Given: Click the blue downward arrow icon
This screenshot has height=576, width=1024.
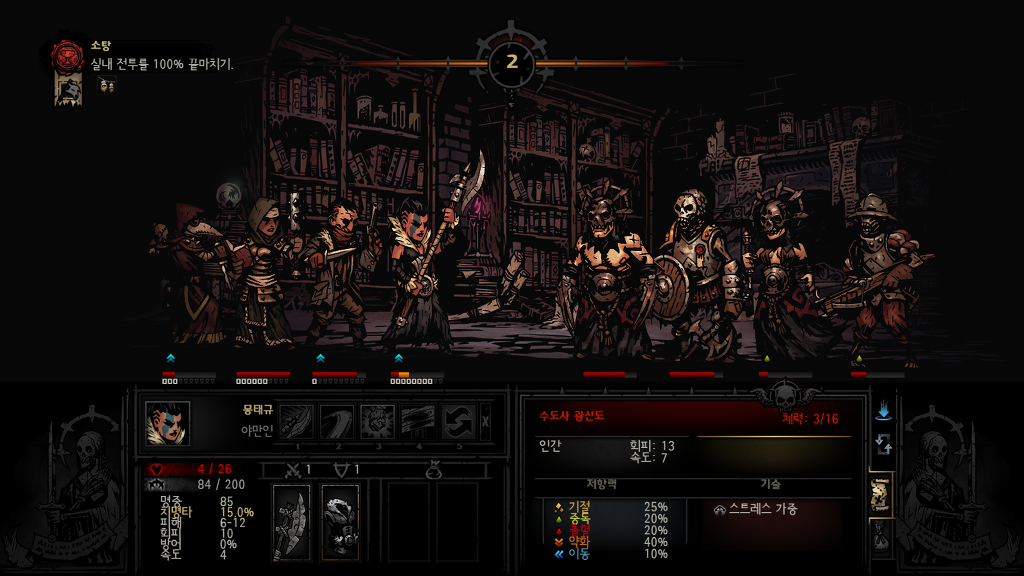Looking at the screenshot, I should [883, 411].
